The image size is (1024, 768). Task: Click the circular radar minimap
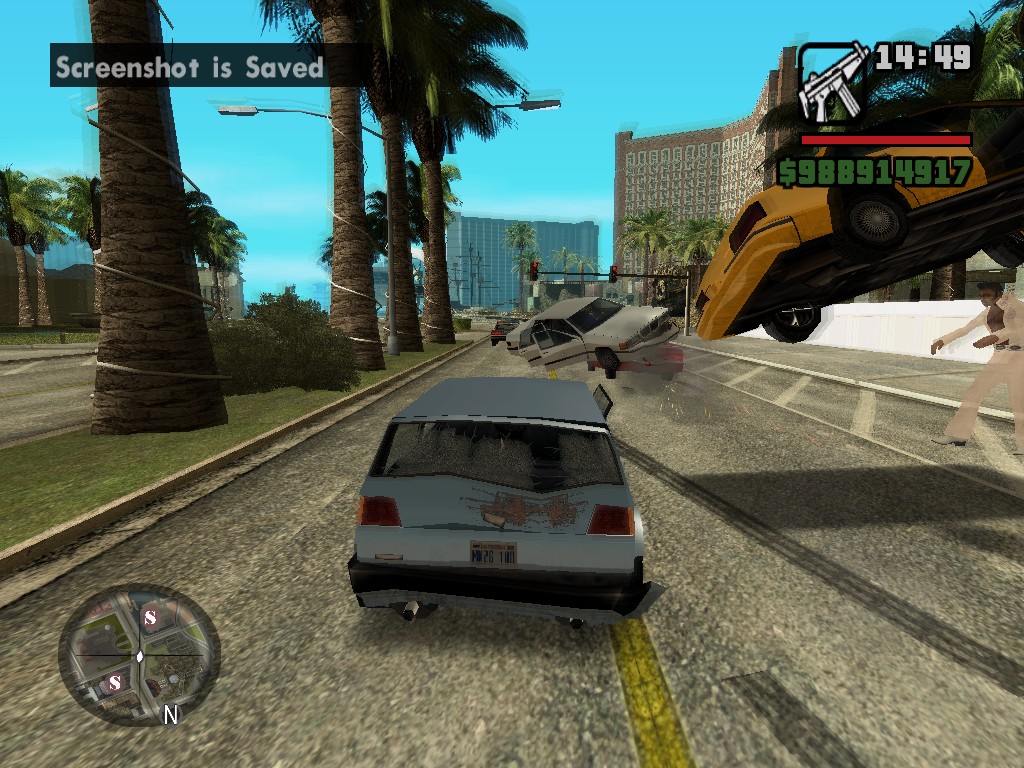139,653
